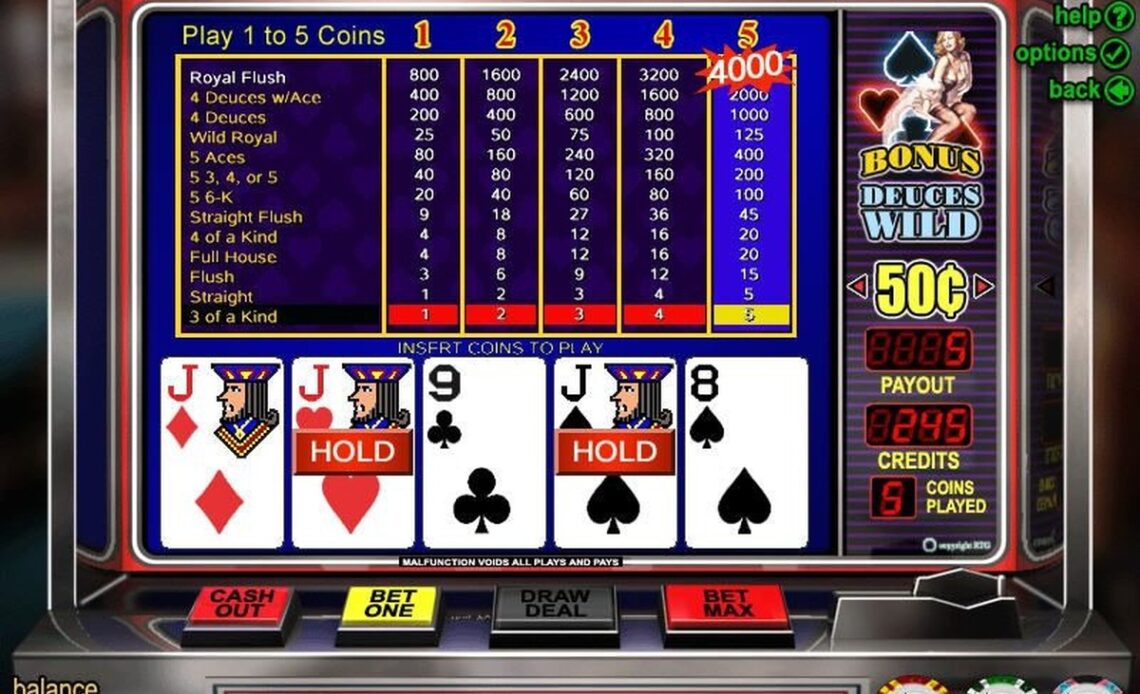Hold the 8 of Spades card
Screen dimensions: 1140x694
point(745,453)
